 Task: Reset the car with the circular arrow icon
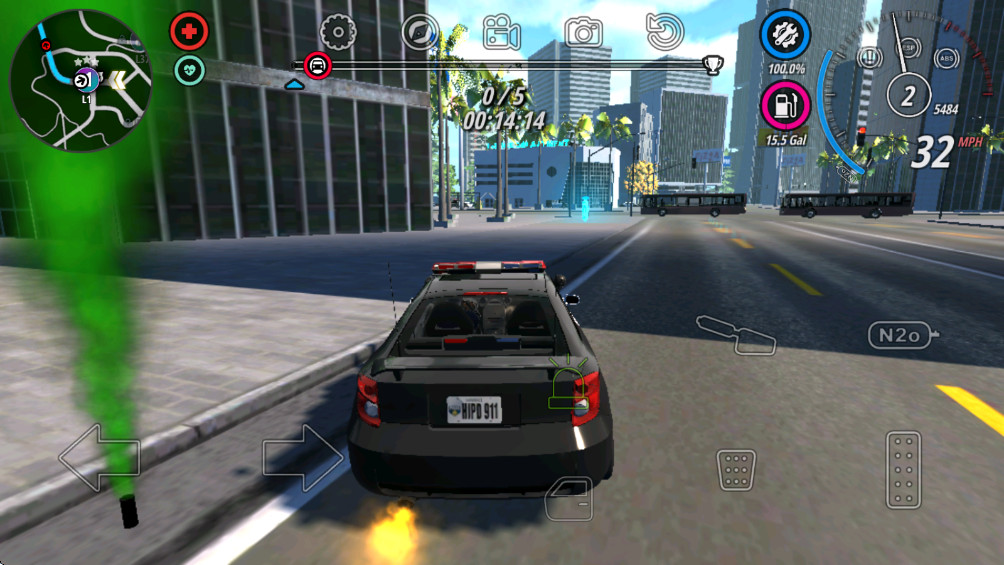point(664,32)
